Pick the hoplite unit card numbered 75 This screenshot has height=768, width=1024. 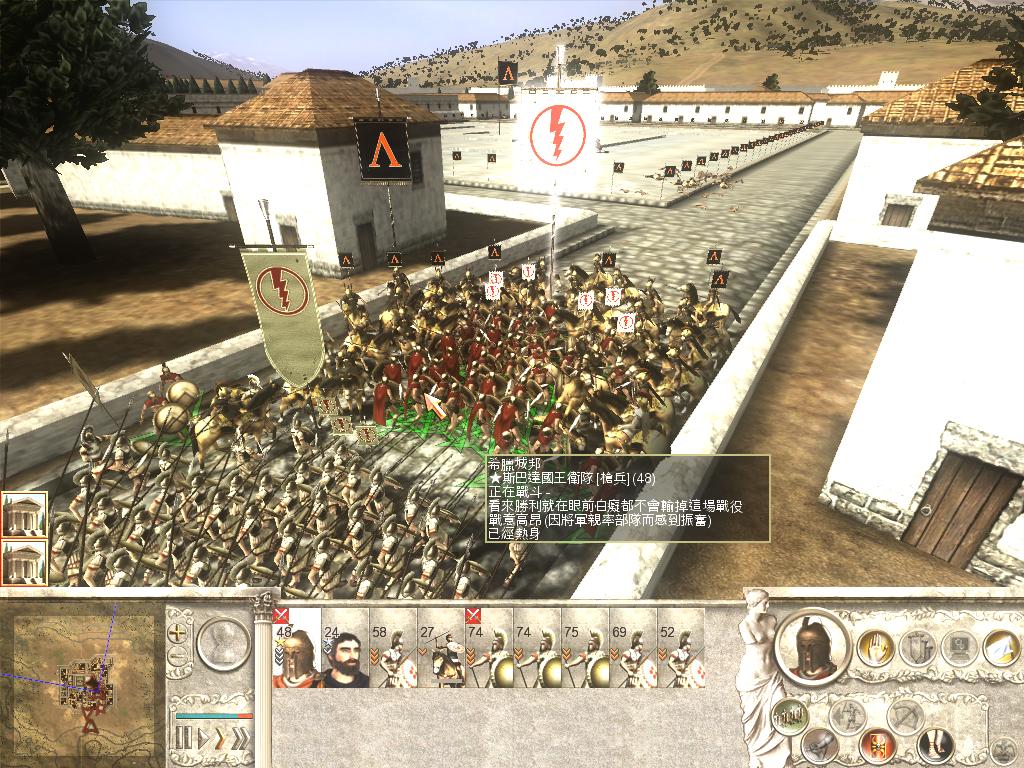585,649
